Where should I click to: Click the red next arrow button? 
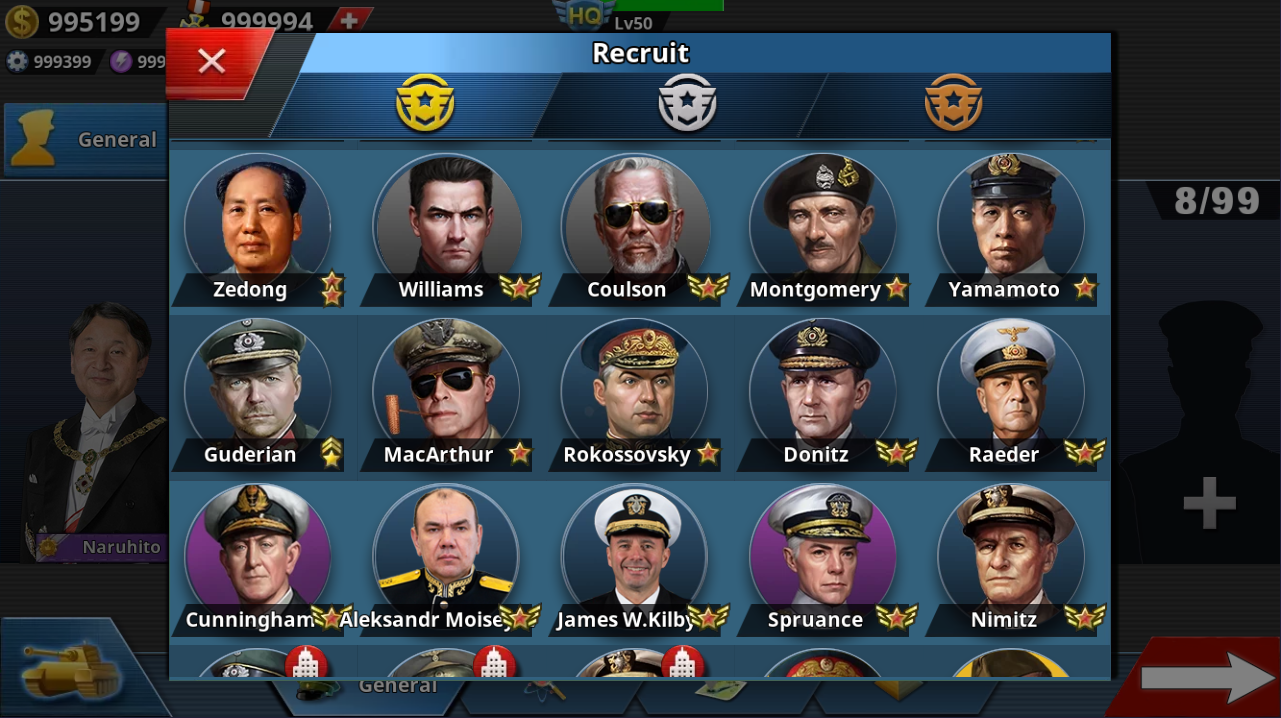point(1206,678)
